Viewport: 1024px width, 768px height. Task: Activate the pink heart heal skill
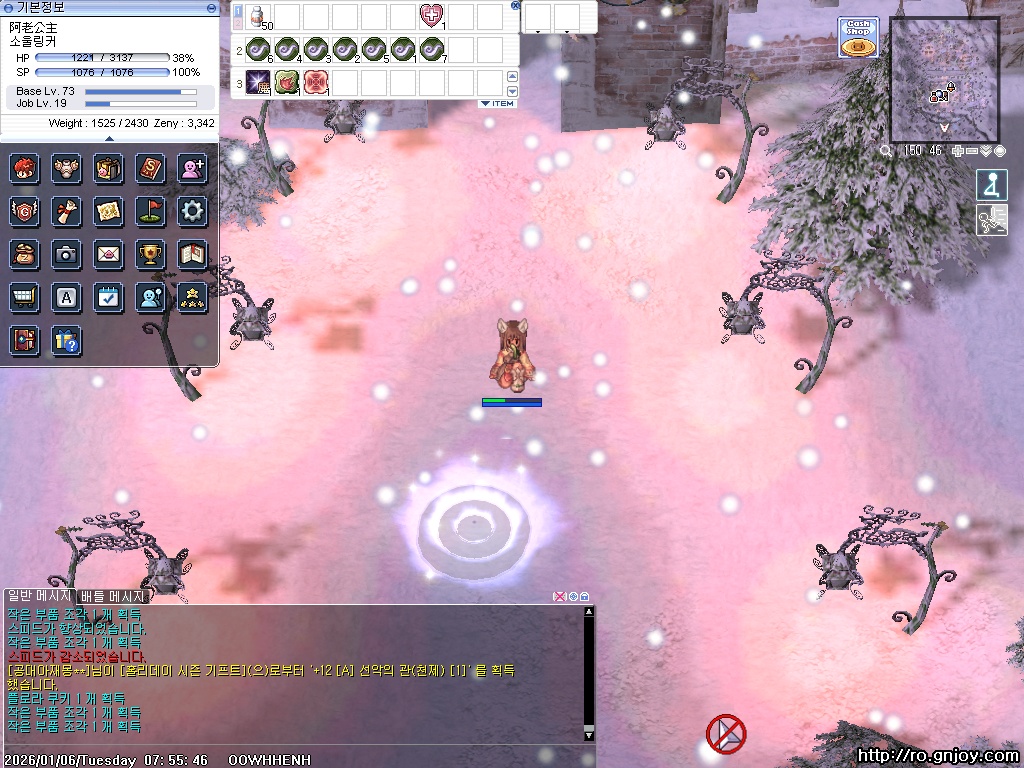pyautogui.click(x=432, y=17)
